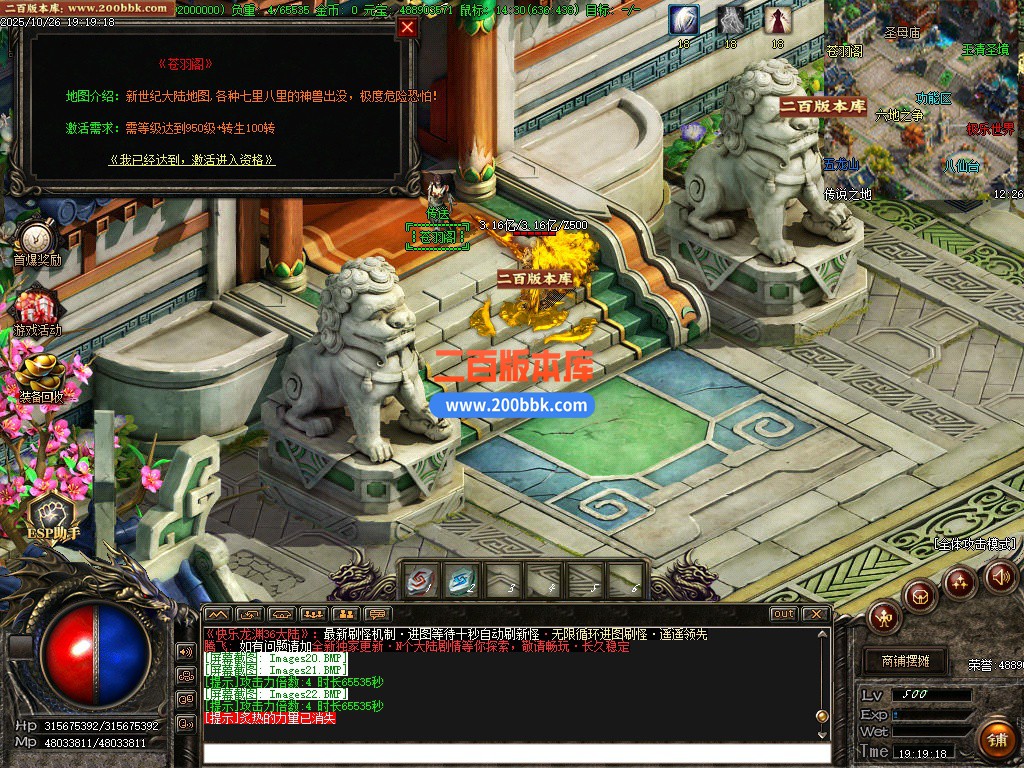The width and height of the screenshot is (1024, 768).
Task: Open the round 铺 shop button
Action: 996,739
